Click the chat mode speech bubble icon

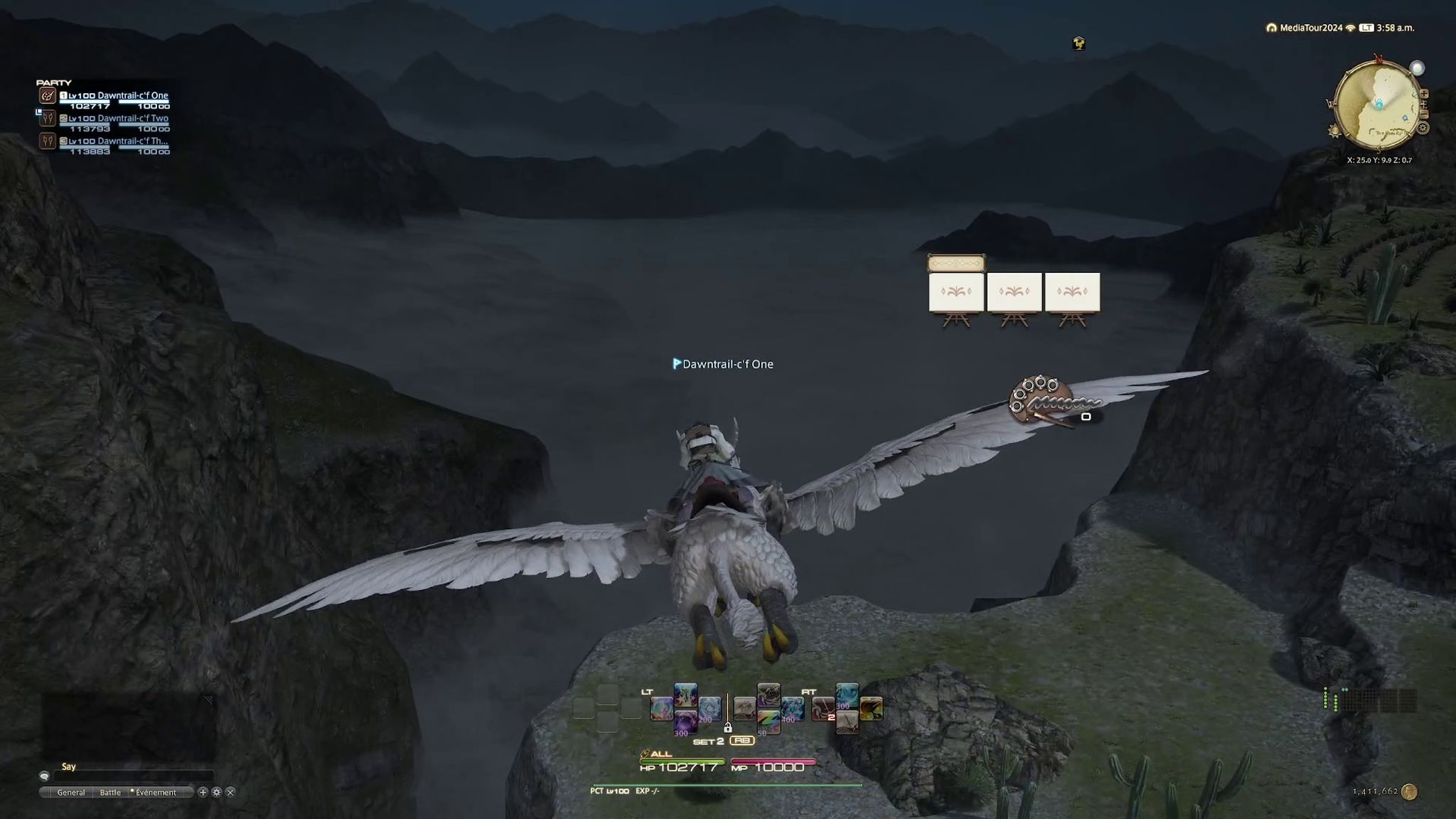tap(45, 776)
